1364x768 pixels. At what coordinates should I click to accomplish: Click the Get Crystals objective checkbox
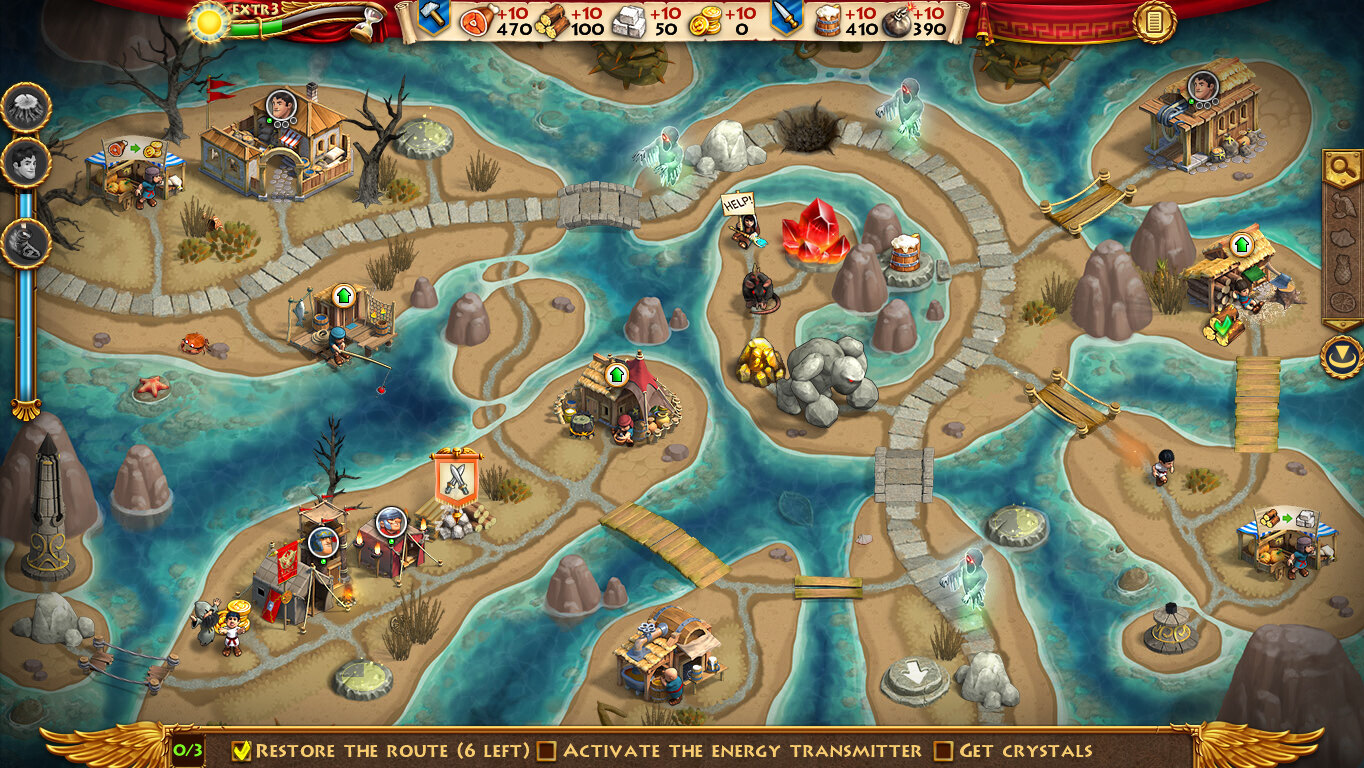pyautogui.click(x=943, y=750)
